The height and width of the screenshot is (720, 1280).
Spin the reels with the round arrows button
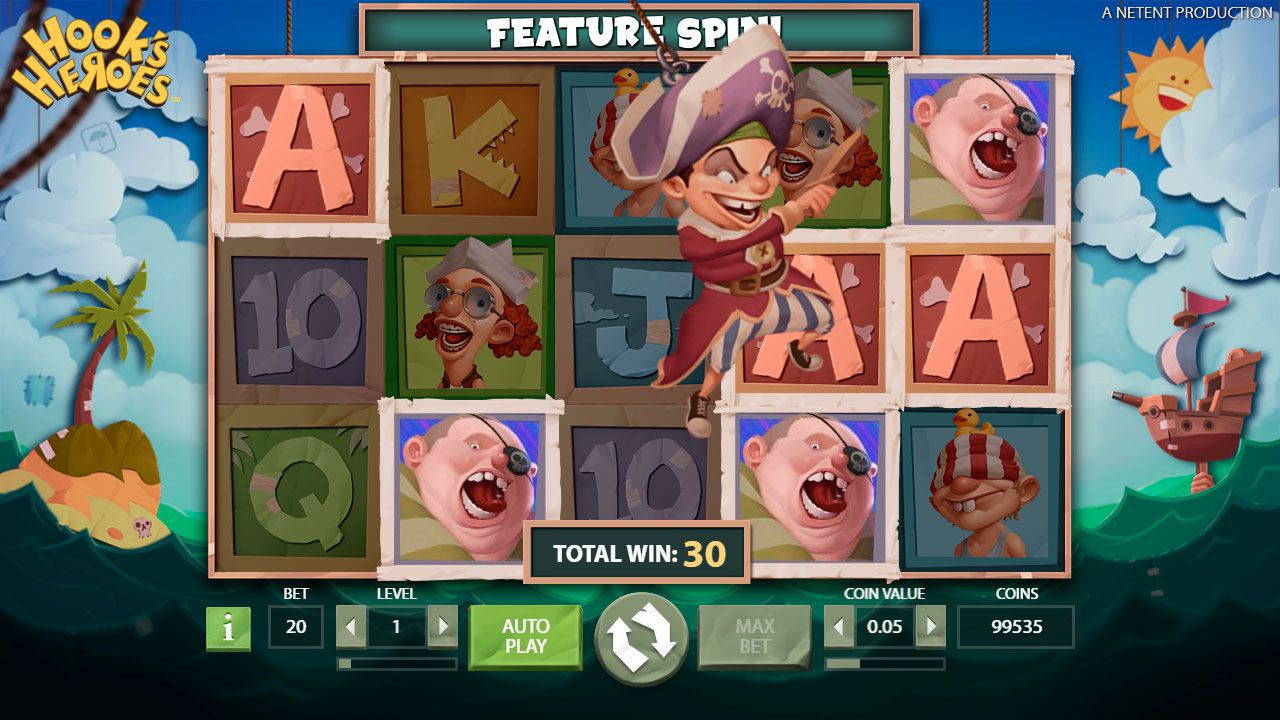(641, 638)
